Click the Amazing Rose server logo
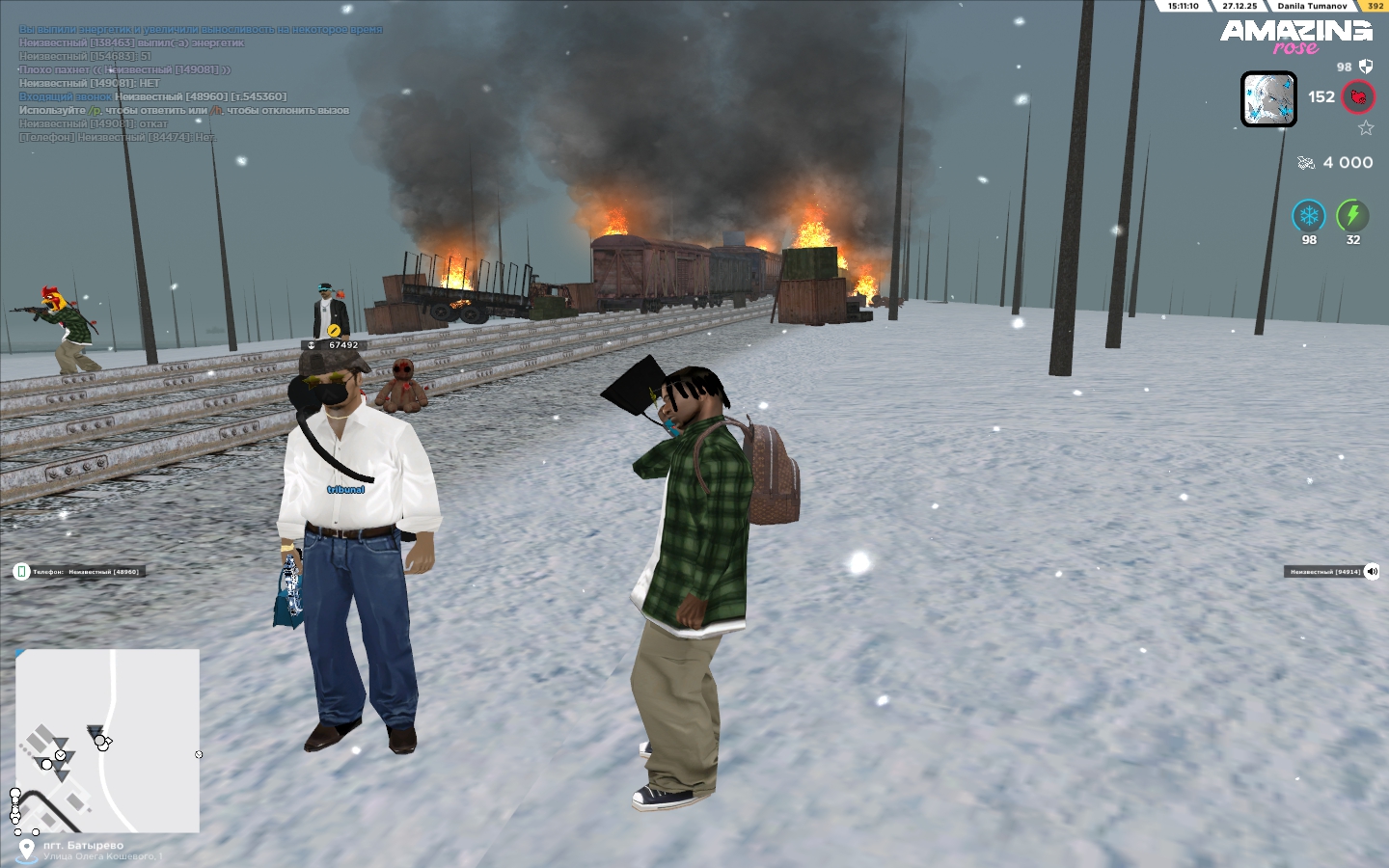The height and width of the screenshot is (868, 1389). click(1295, 37)
